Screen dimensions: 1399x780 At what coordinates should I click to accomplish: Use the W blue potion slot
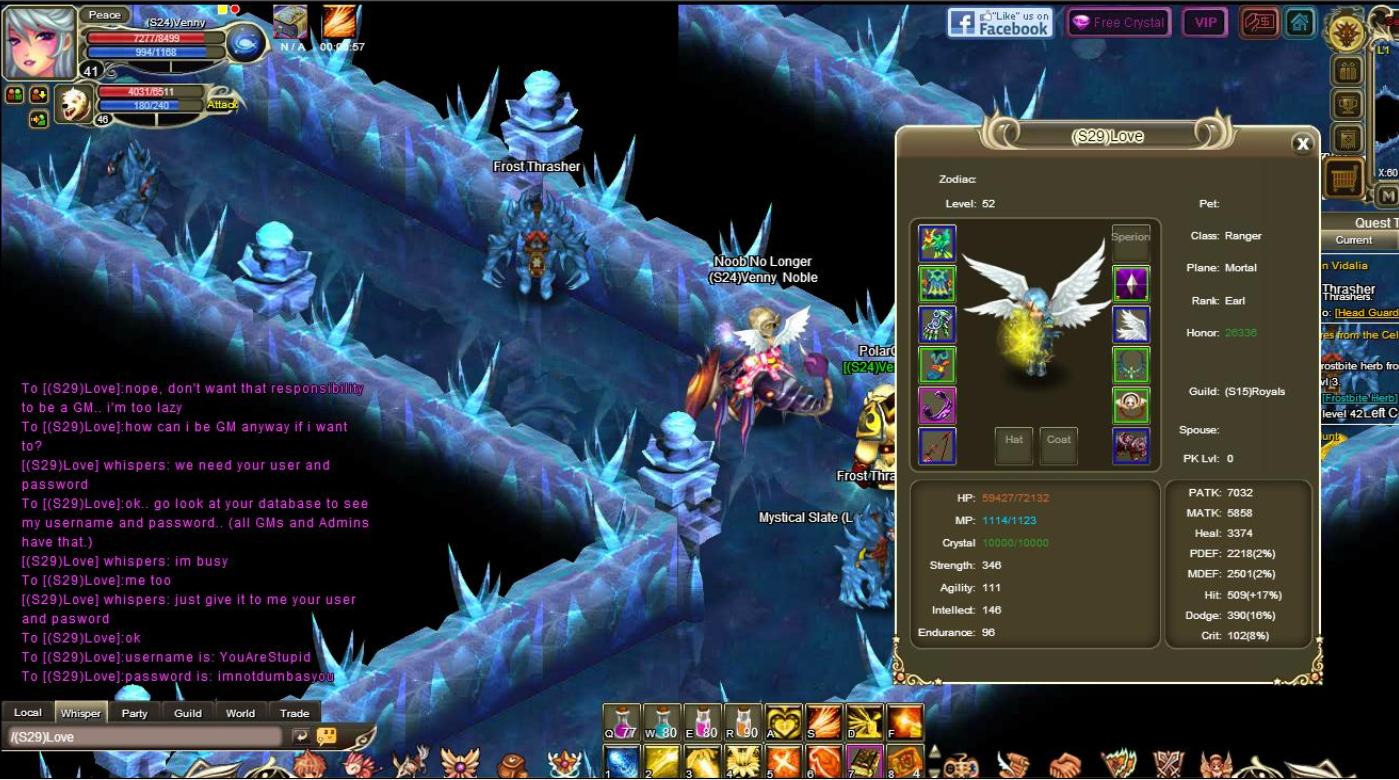click(x=662, y=723)
